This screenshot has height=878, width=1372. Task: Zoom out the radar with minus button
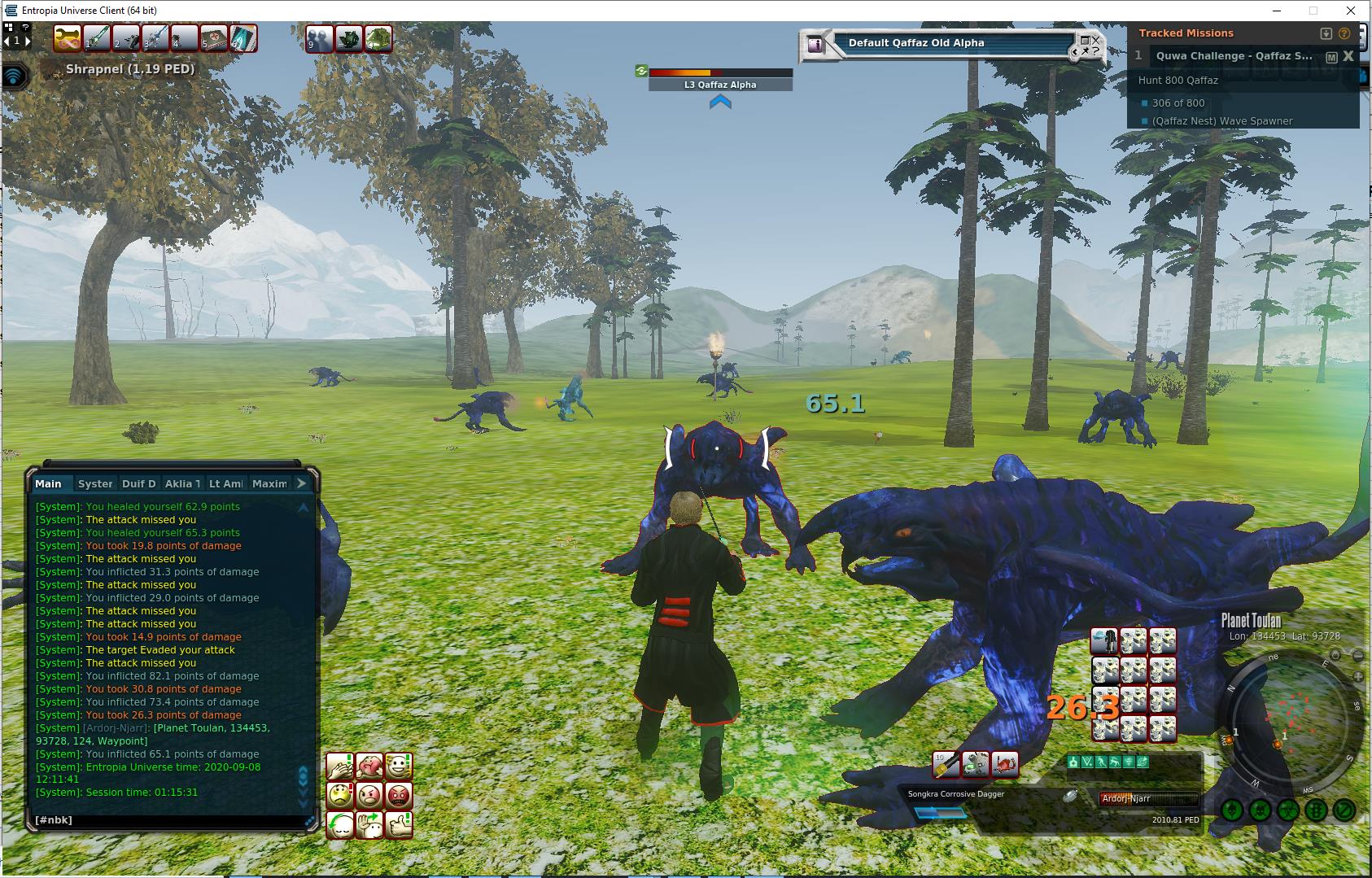[1357, 656]
